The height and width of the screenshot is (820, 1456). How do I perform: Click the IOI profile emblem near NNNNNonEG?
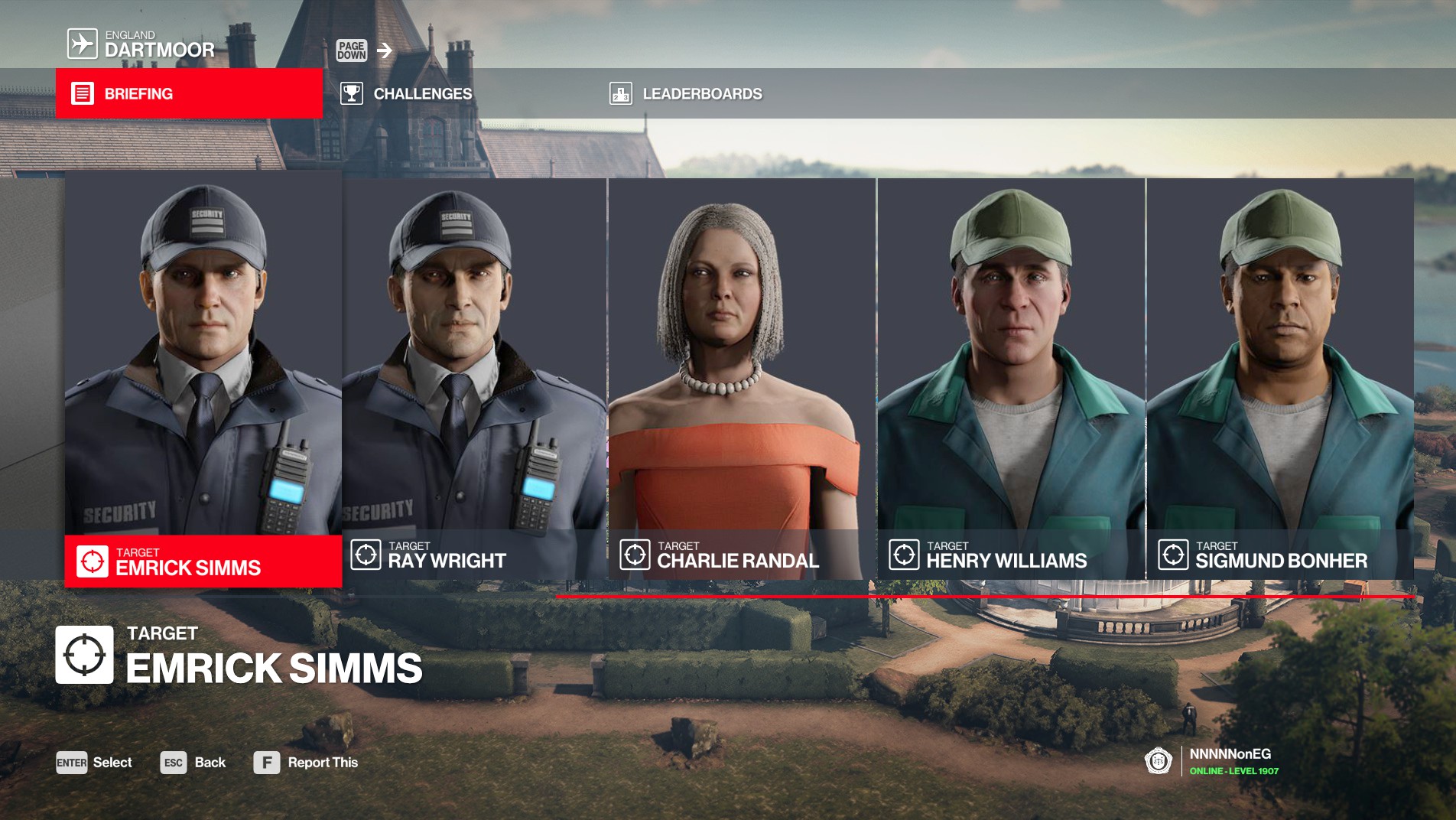[x=1157, y=762]
